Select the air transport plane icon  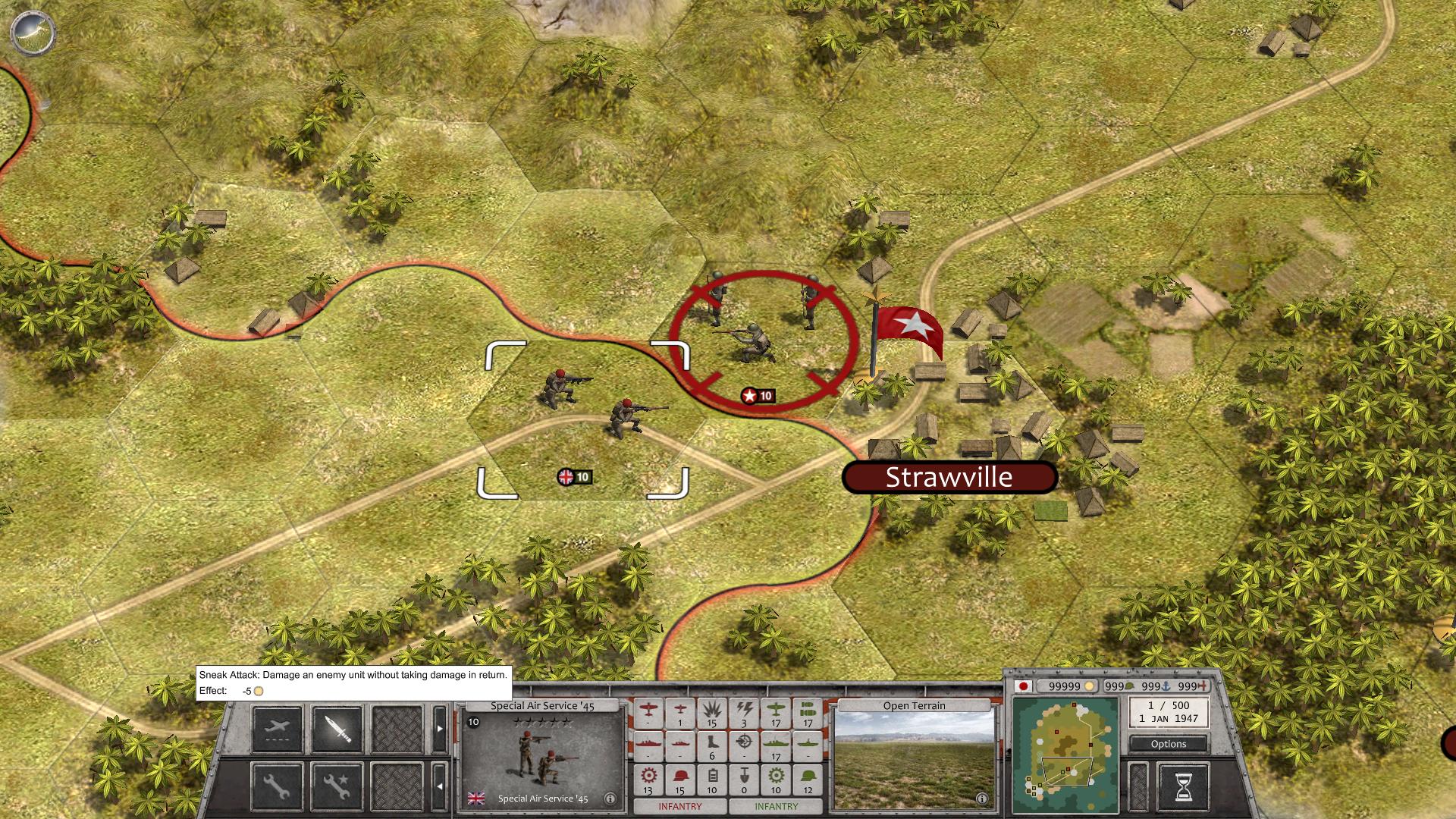(x=278, y=729)
